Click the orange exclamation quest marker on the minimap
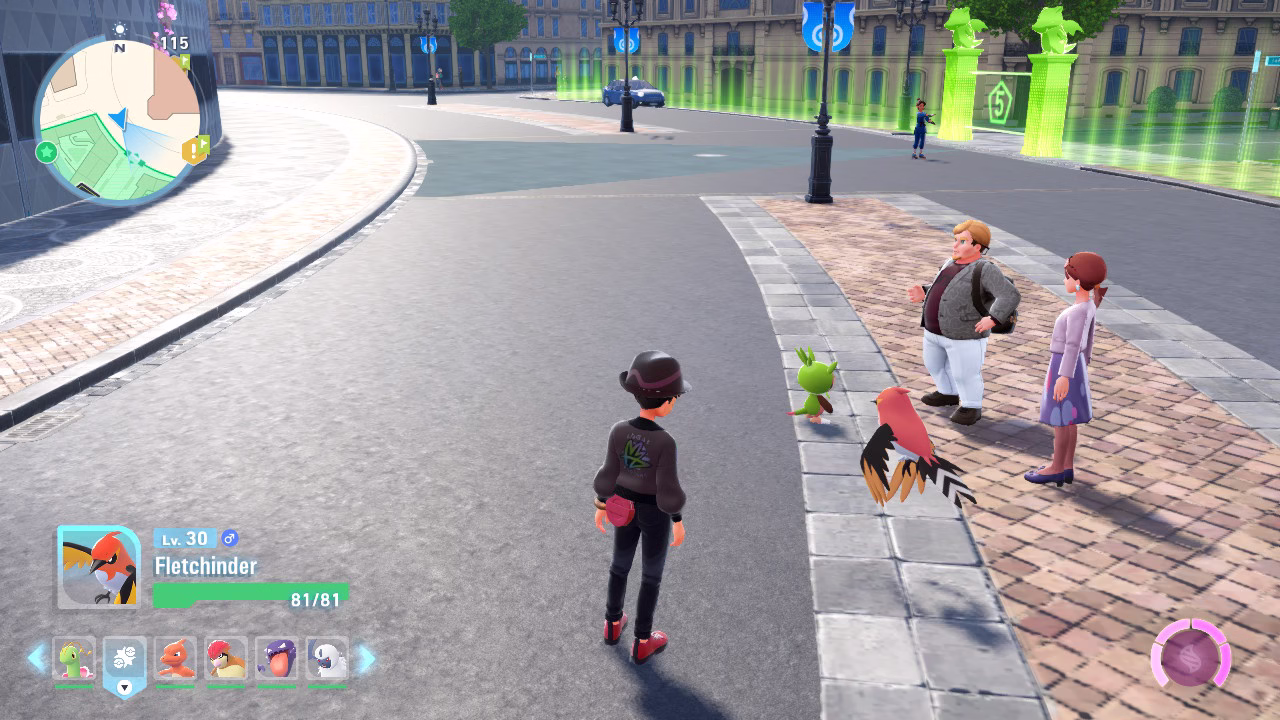Image resolution: width=1280 pixels, height=720 pixels. coord(194,150)
